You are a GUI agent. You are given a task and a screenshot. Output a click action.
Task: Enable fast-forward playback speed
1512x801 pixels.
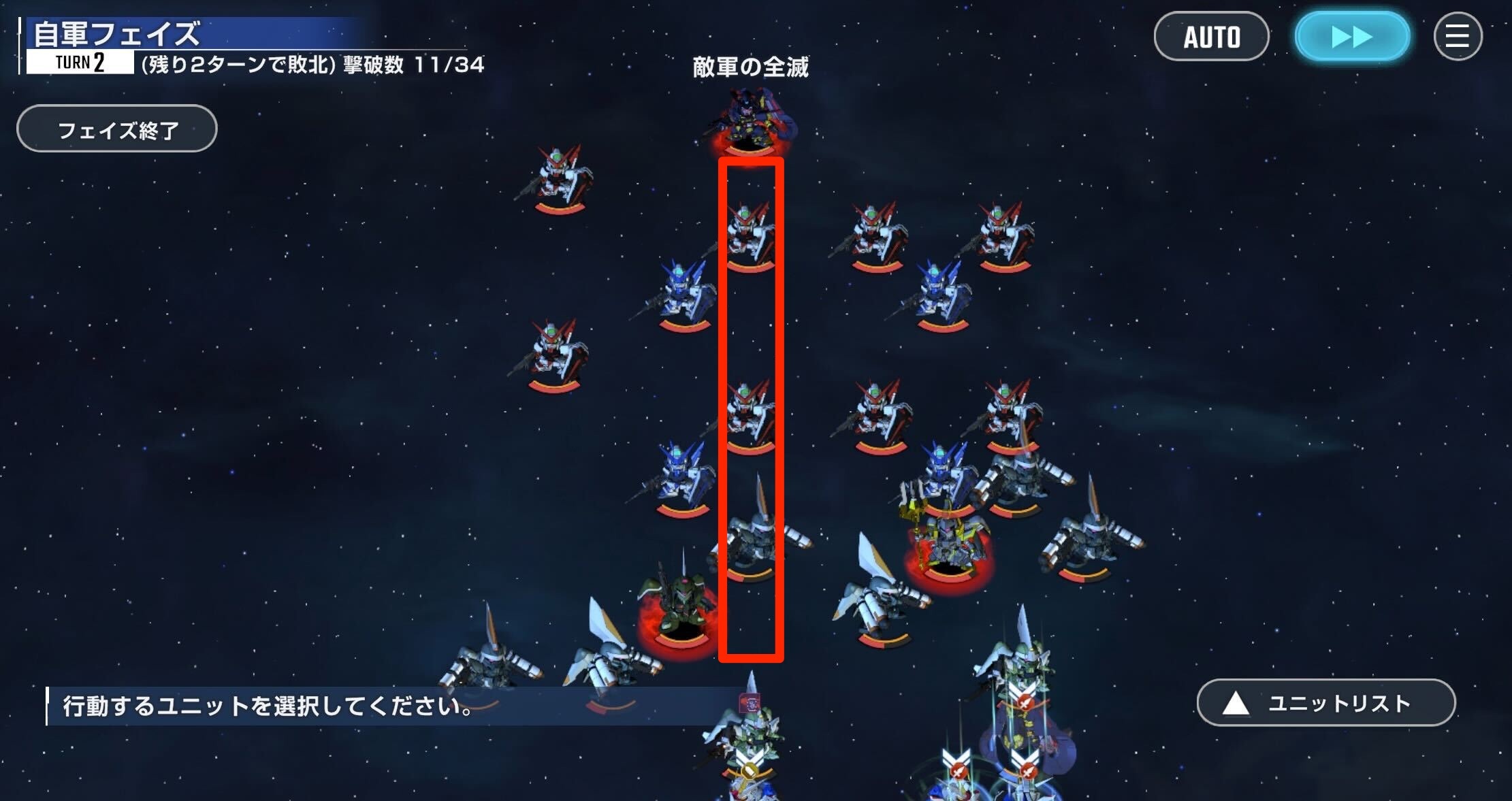(1351, 37)
